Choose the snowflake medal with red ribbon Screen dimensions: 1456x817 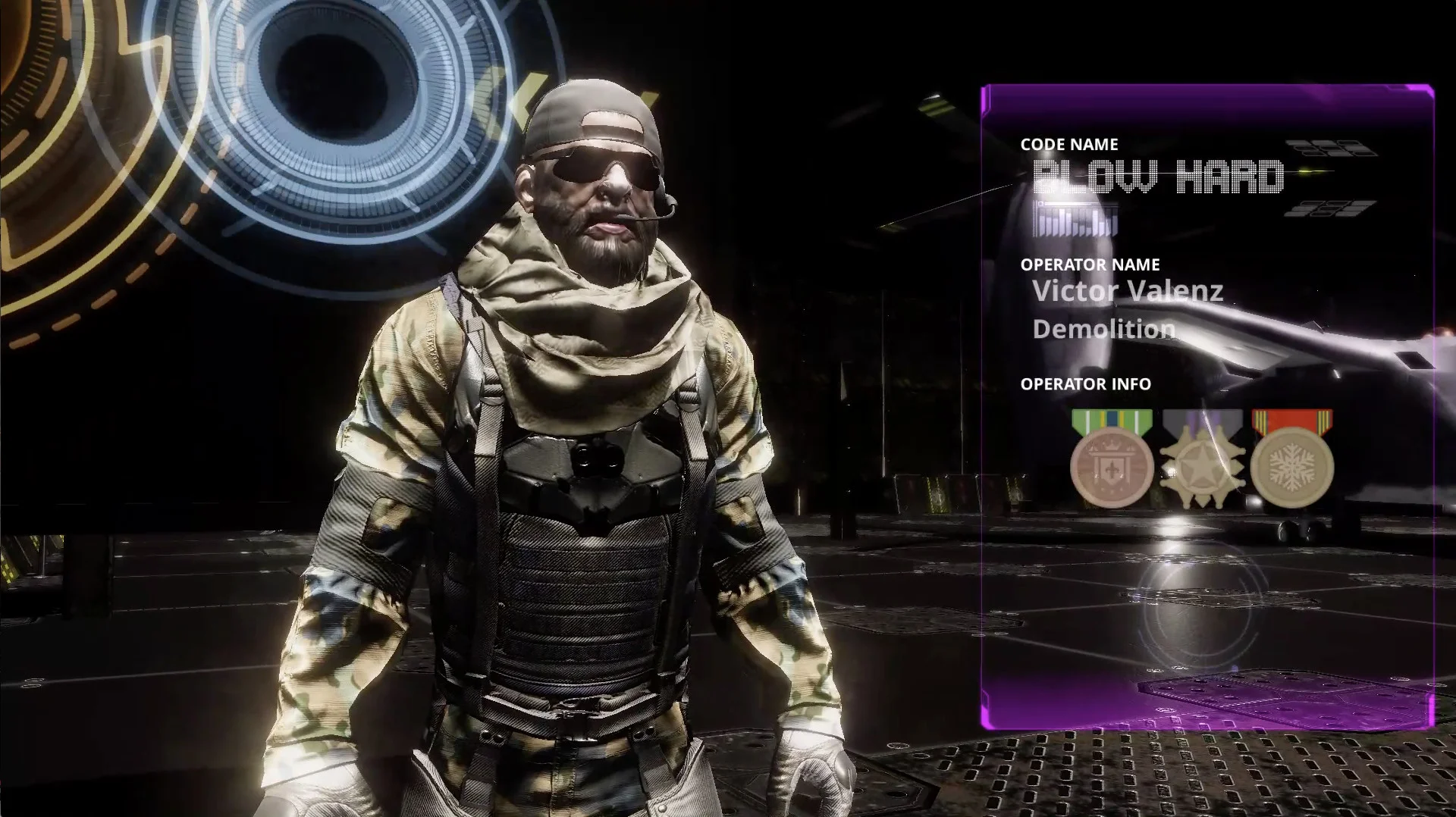click(1291, 464)
